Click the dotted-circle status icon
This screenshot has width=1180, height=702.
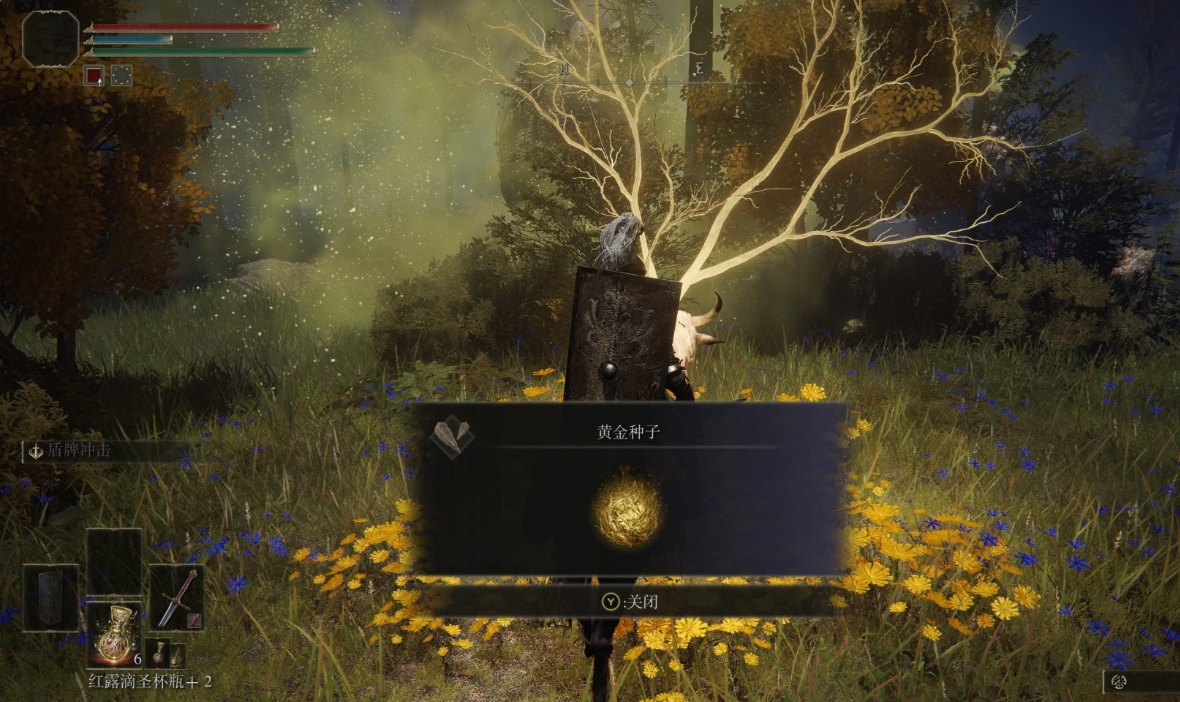coord(121,75)
